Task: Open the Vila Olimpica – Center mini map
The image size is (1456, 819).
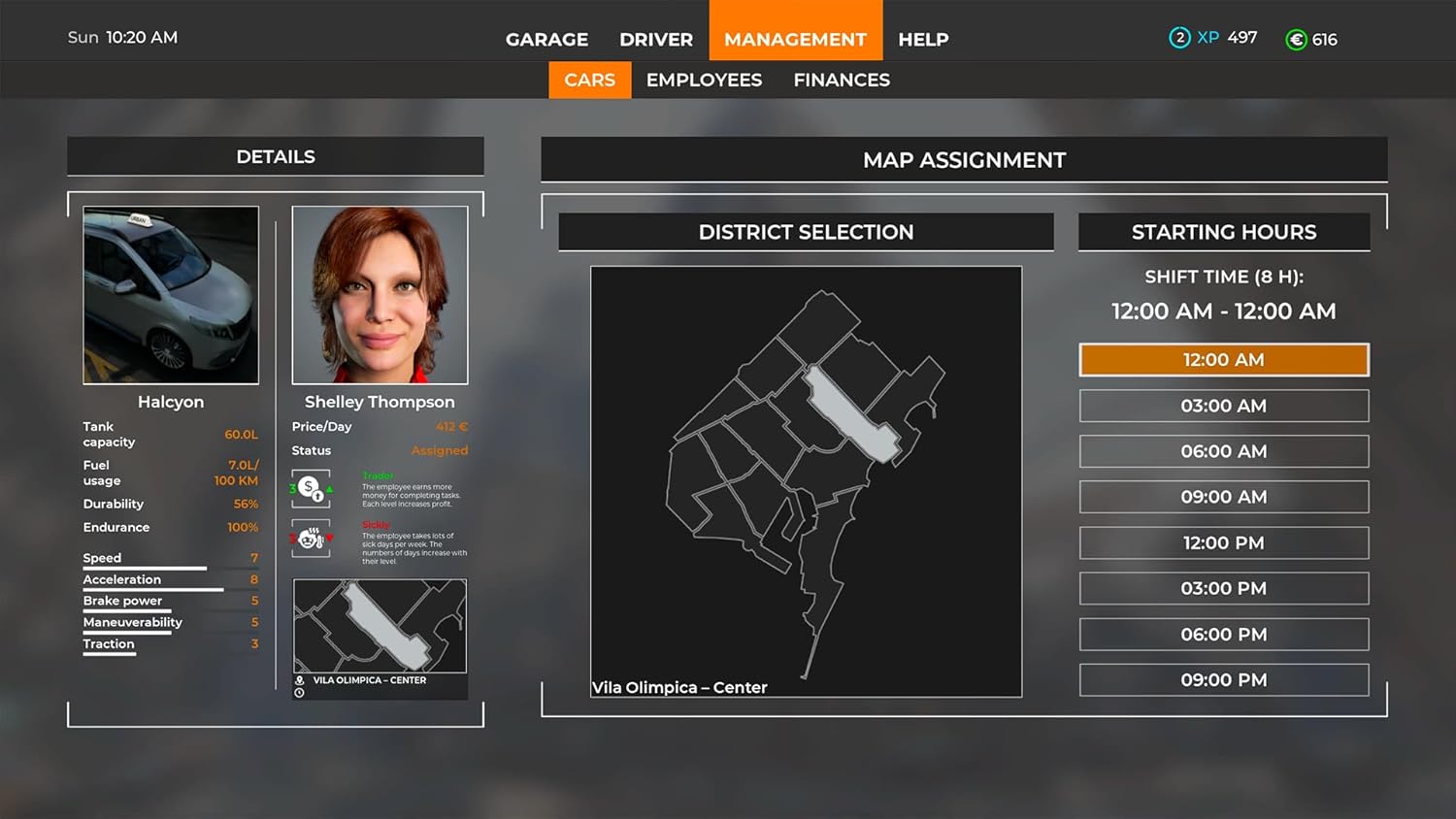Action: tap(380, 627)
